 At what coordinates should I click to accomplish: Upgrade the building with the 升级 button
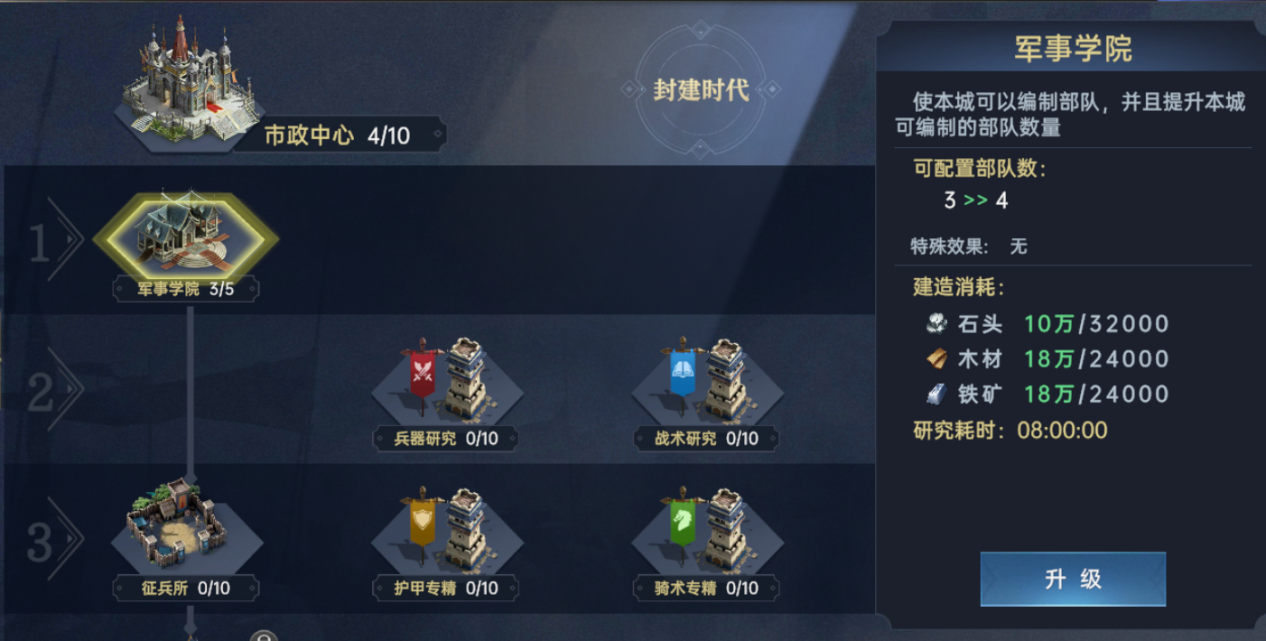[x=1072, y=578]
